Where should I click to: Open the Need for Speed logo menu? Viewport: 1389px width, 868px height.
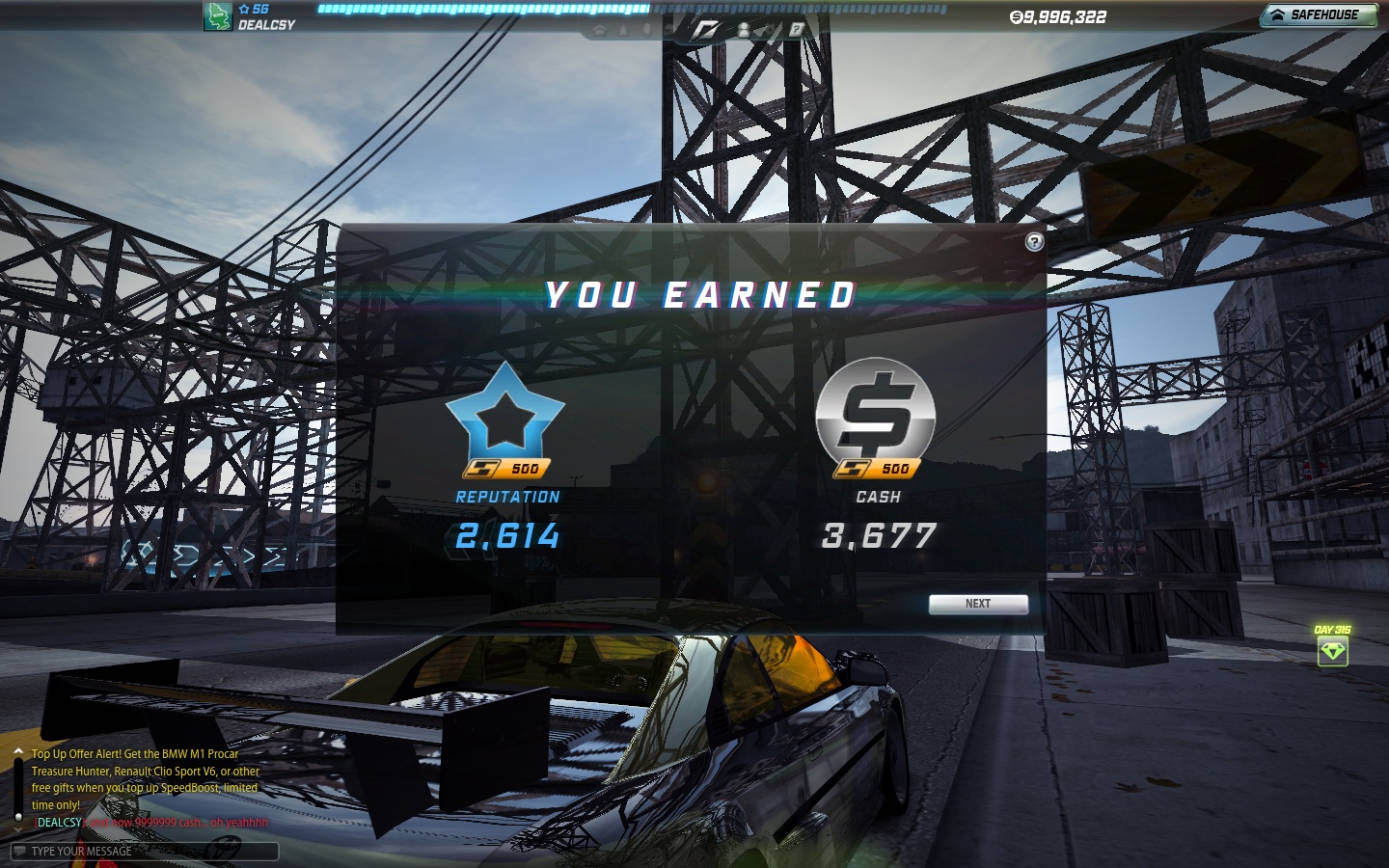tap(706, 30)
